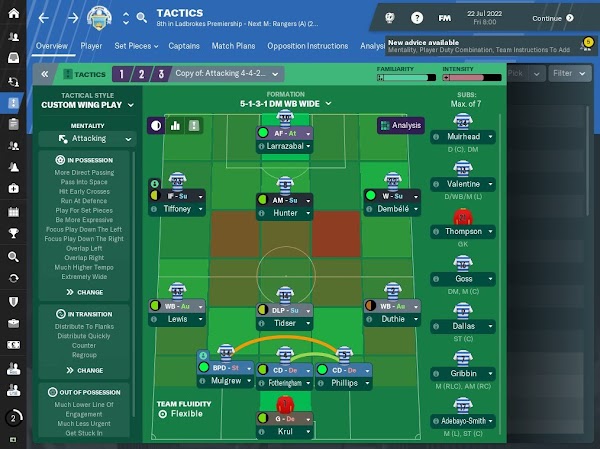Go back with the left arrow
The image size is (600, 449).
point(43,17)
